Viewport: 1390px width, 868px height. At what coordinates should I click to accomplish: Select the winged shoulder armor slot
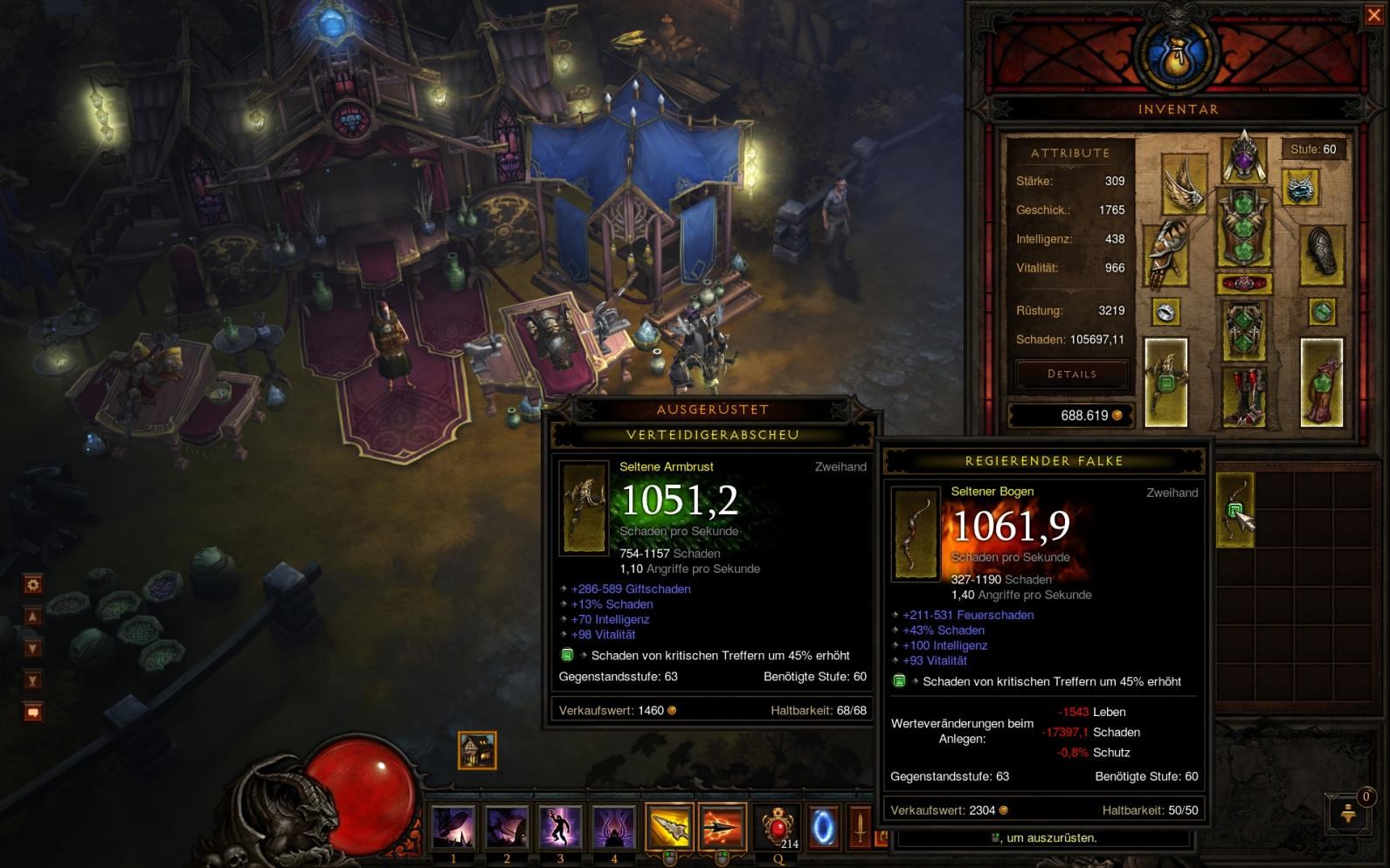click(1184, 184)
